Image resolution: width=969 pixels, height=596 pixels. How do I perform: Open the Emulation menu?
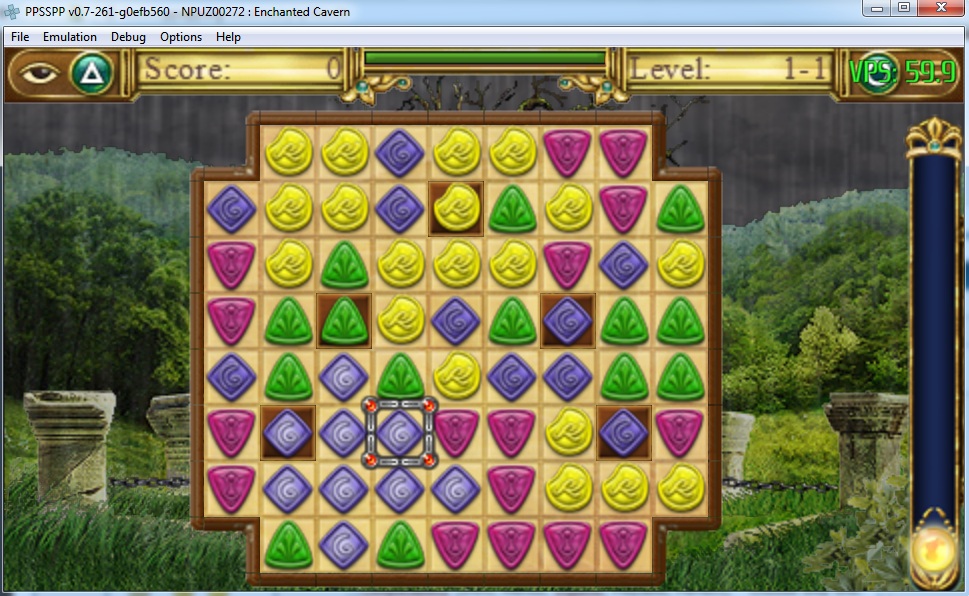[70, 37]
